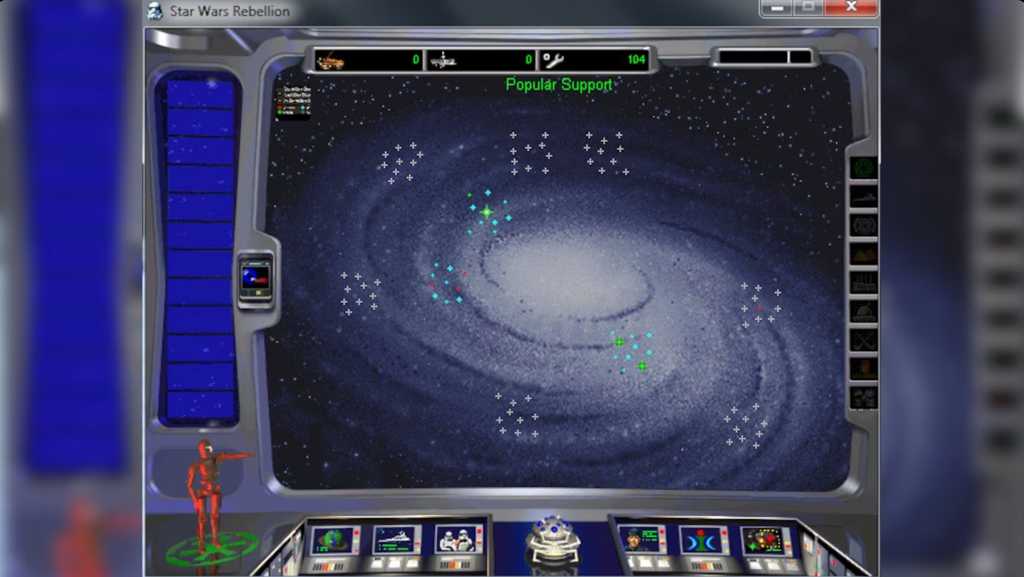Select the bright green star sector marker
1024x577 pixels.
pos(487,212)
